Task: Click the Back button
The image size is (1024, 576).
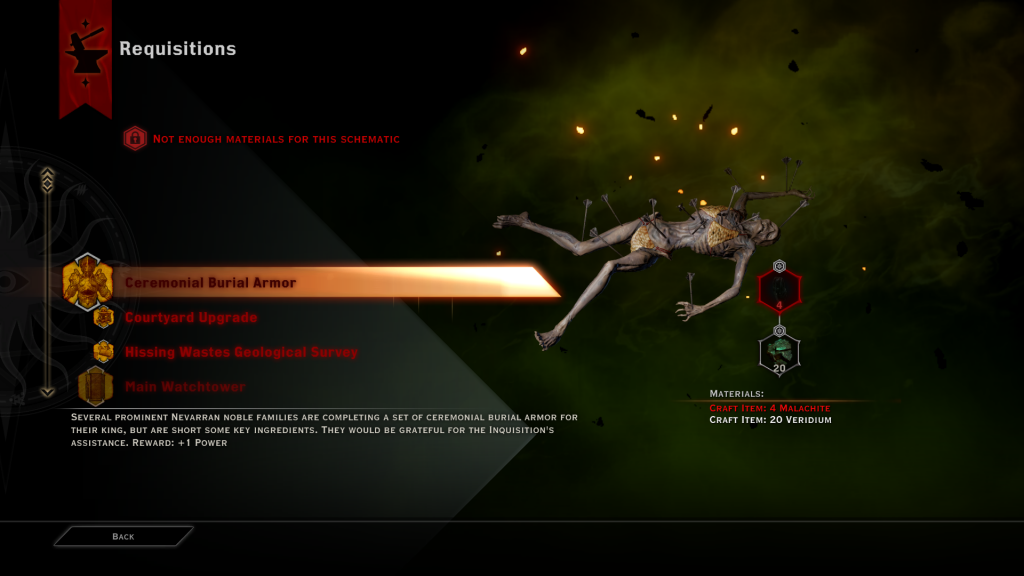Action: click(123, 537)
